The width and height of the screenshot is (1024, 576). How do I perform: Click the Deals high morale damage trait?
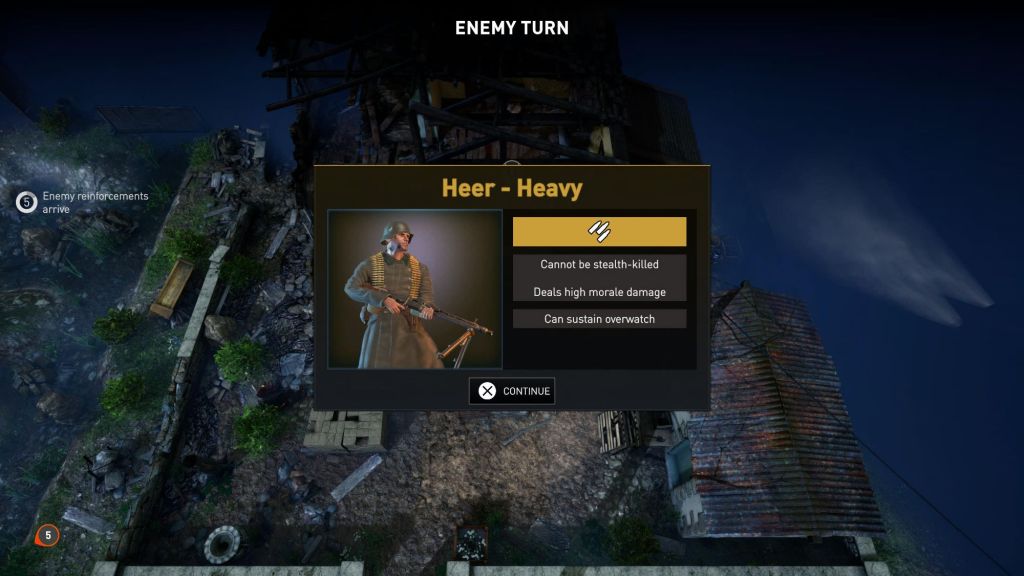pos(599,292)
